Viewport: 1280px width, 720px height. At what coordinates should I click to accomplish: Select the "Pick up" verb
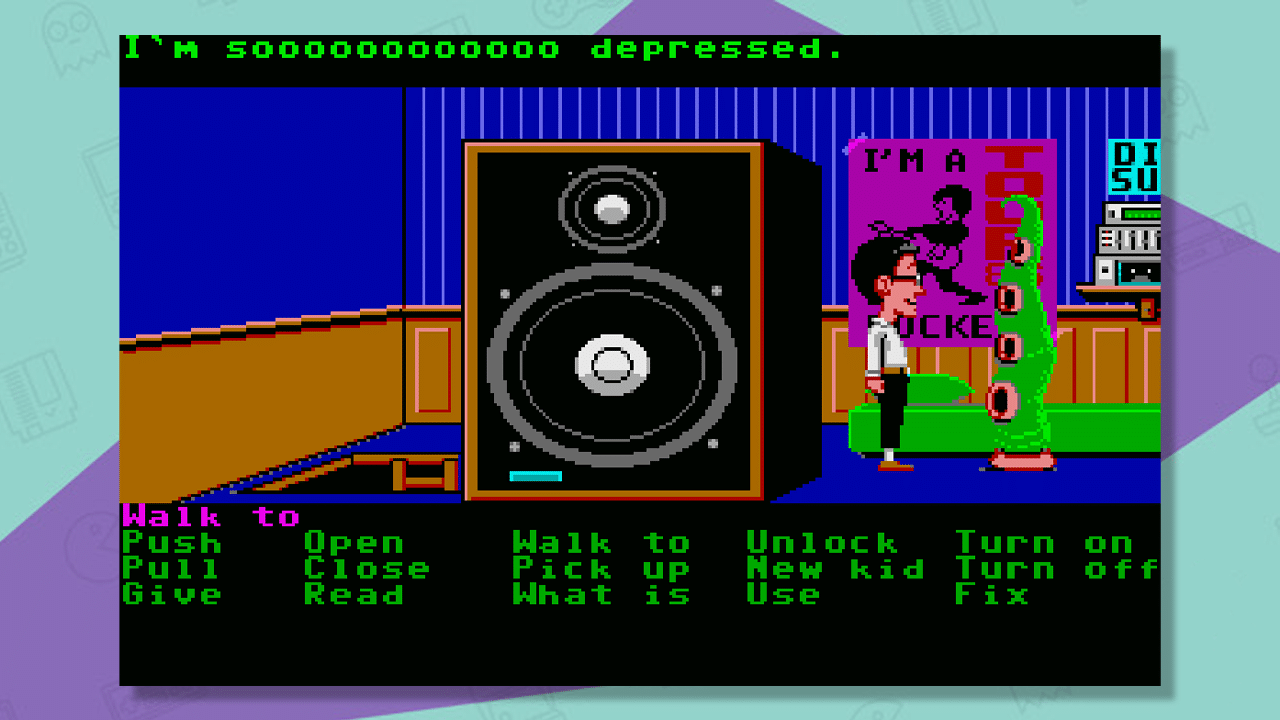pos(600,570)
